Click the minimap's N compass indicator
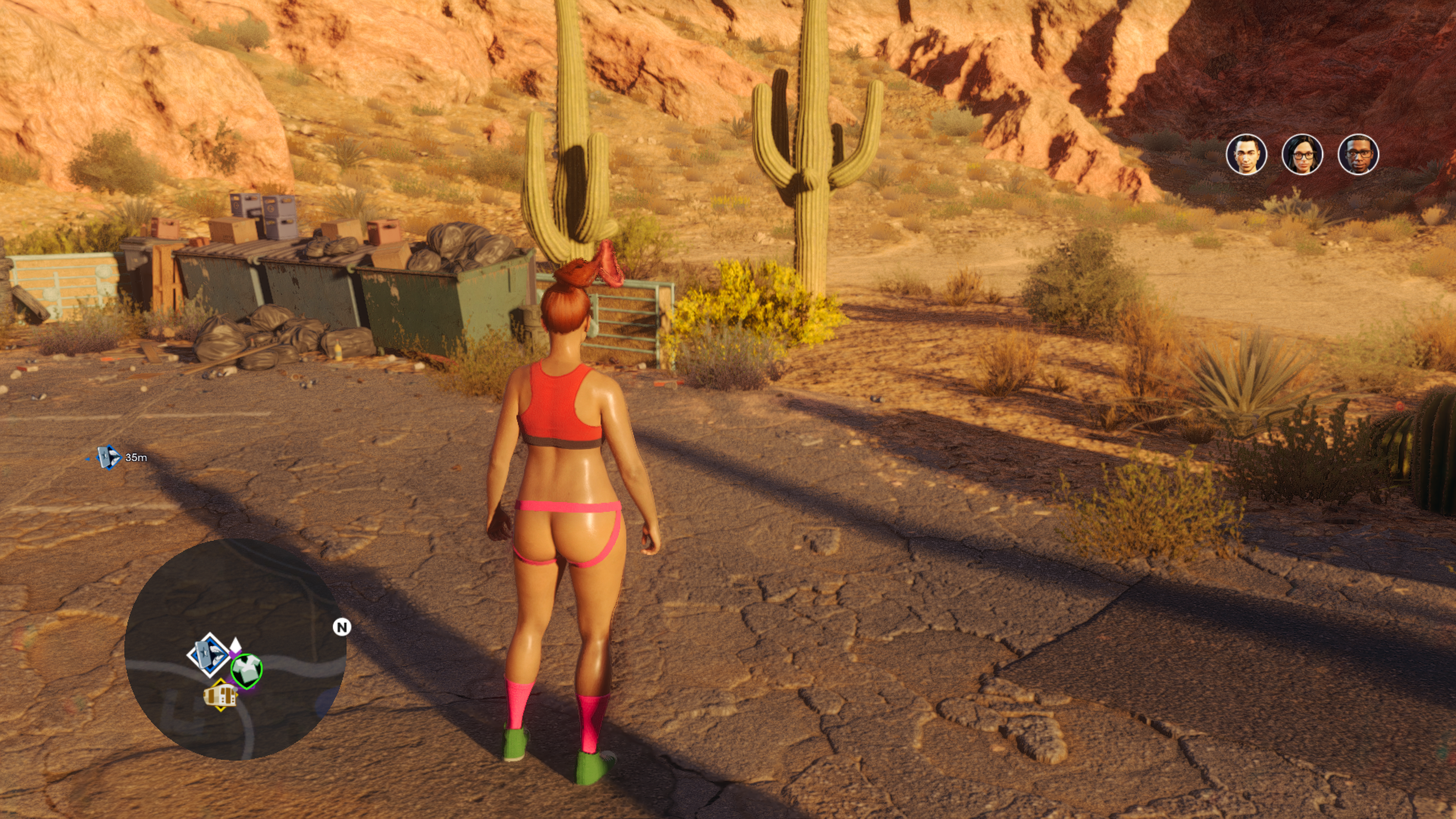The width and height of the screenshot is (1456, 819). click(341, 627)
